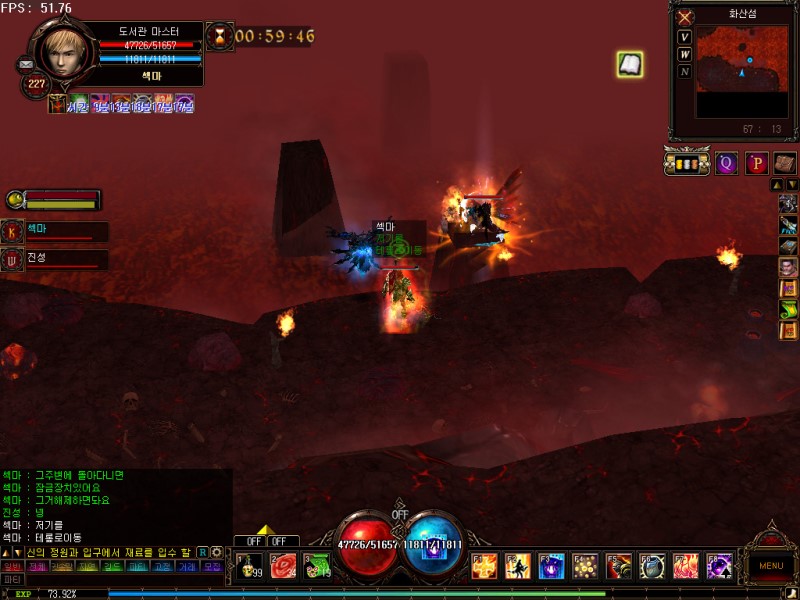Click the open book icon
This screenshot has height=600, width=800.
[629, 65]
